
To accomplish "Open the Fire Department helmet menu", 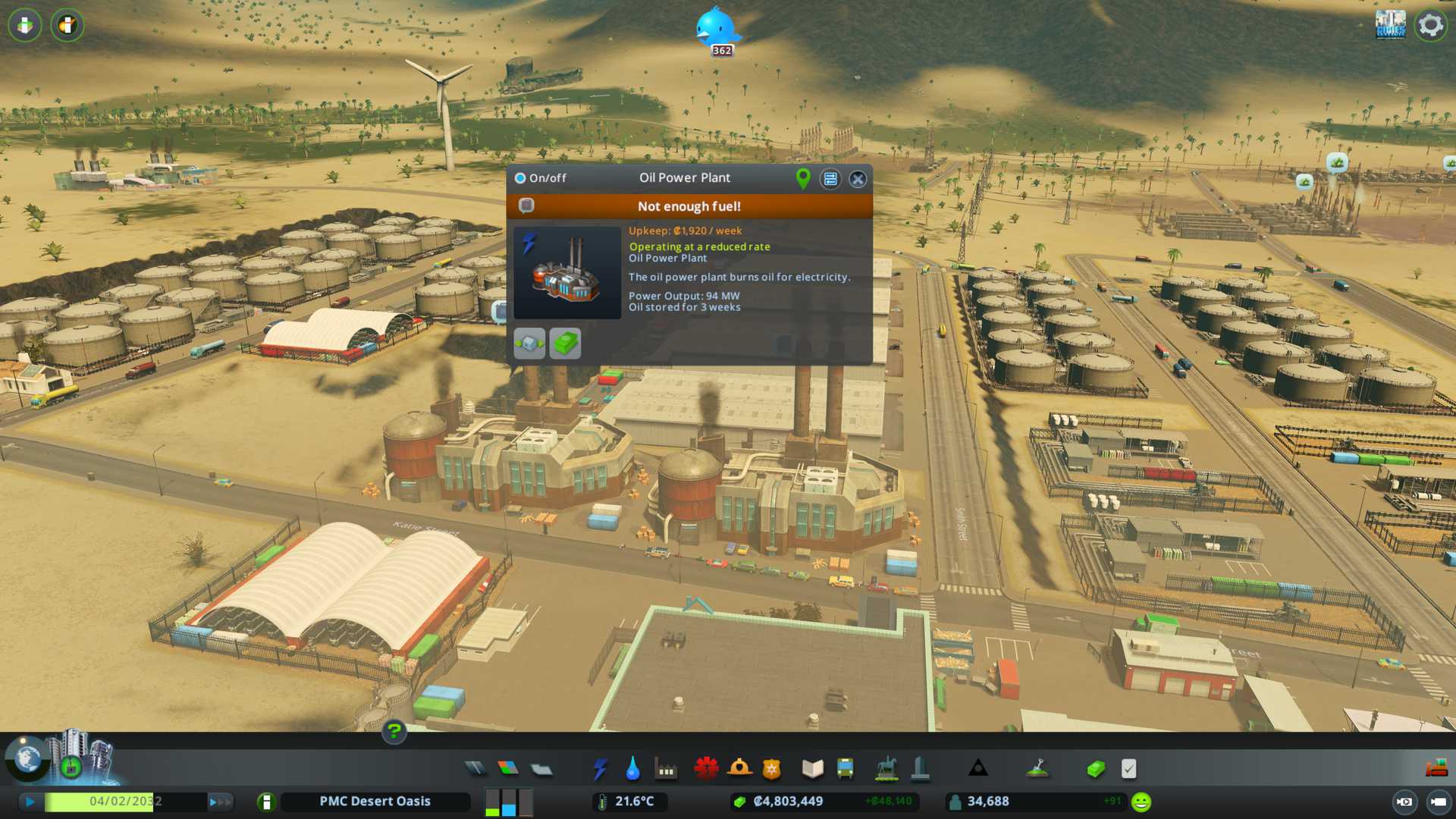I will click(x=739, y=769).
